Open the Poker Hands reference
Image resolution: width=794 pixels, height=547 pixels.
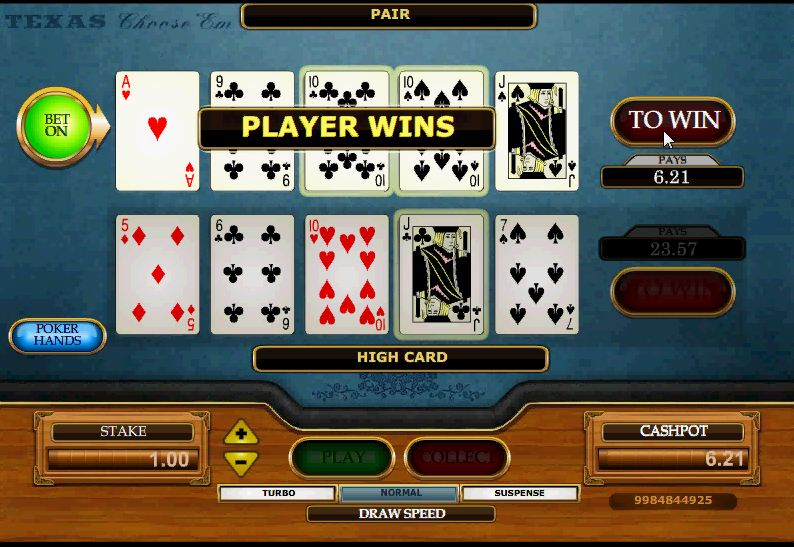[58, 336]
